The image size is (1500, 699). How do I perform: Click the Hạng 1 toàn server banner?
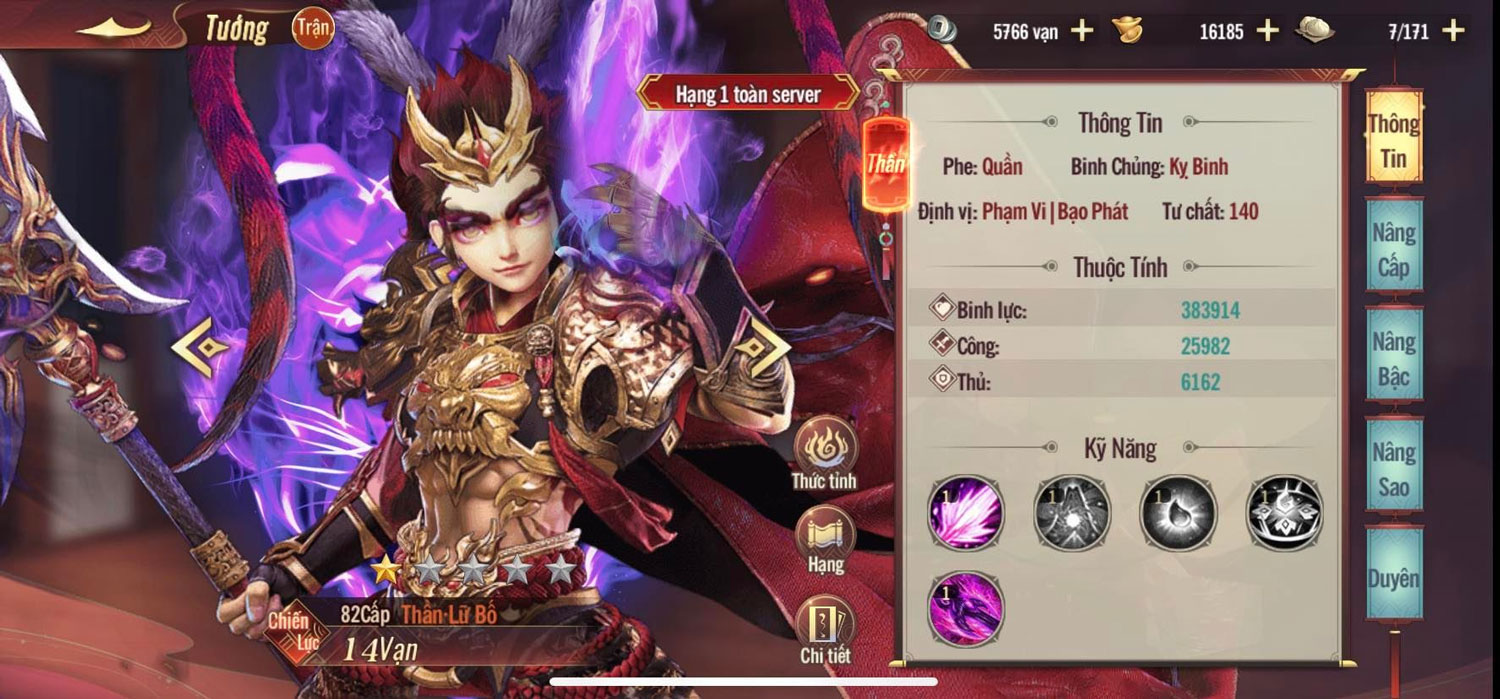pos(748,95)
